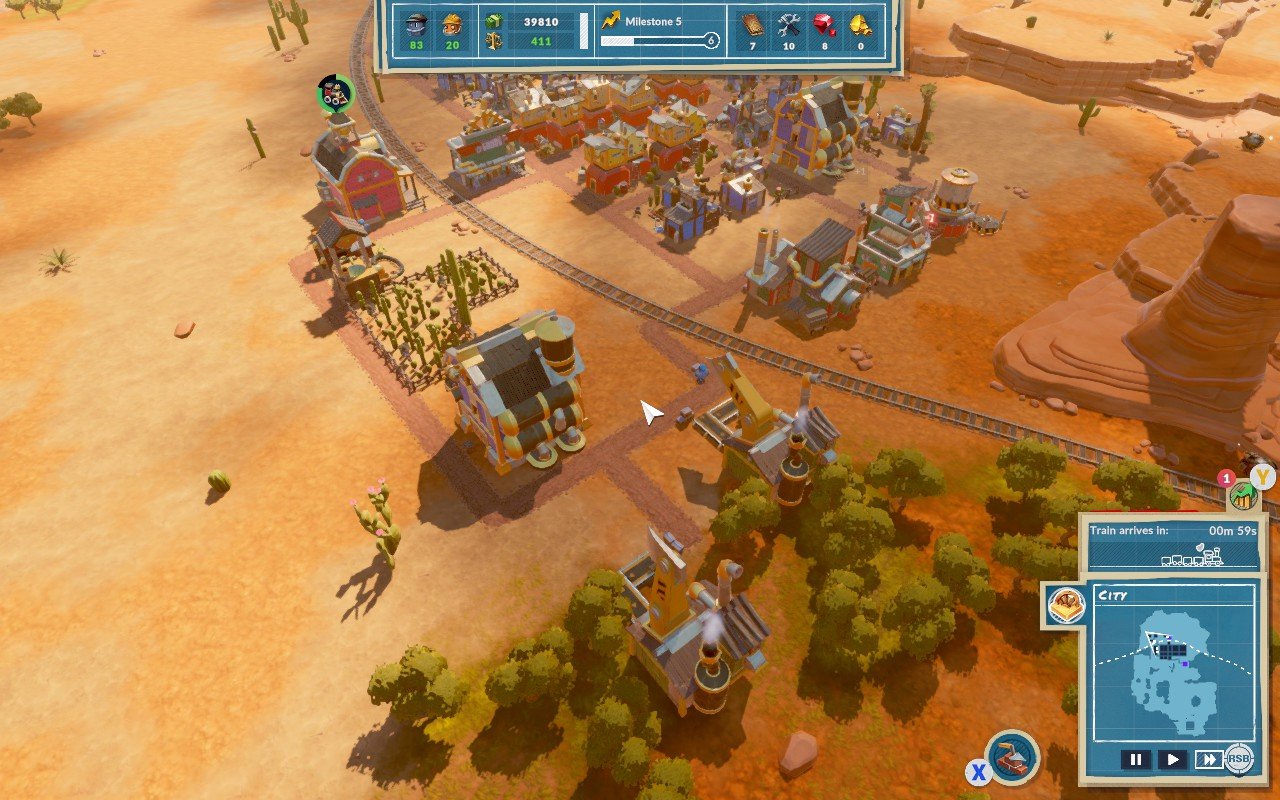Select the wagon wheel map mode icon
The width and height of the screenshot is (1280, 800).
[1065, 605]
